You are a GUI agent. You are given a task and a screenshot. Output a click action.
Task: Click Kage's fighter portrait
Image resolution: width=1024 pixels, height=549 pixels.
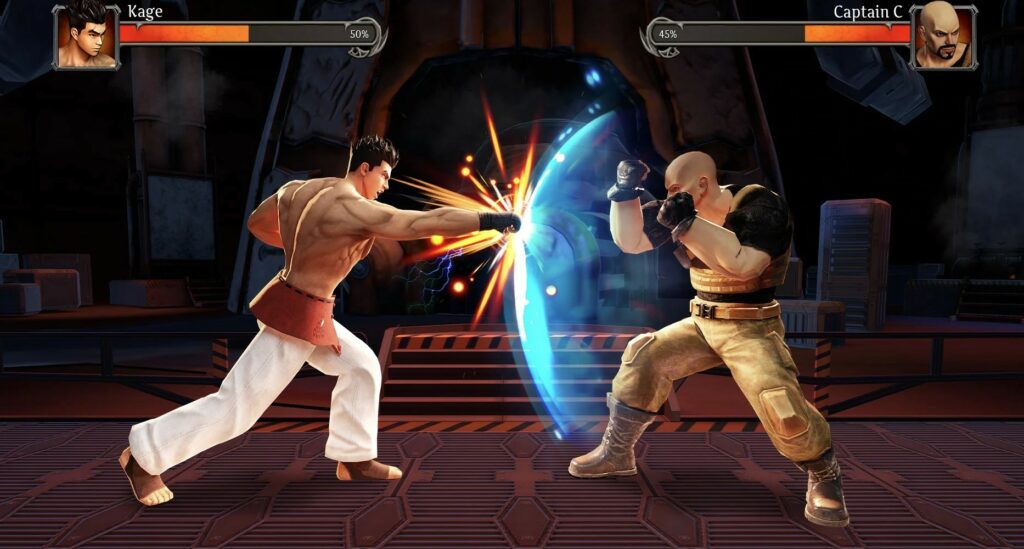pos(86,37)
